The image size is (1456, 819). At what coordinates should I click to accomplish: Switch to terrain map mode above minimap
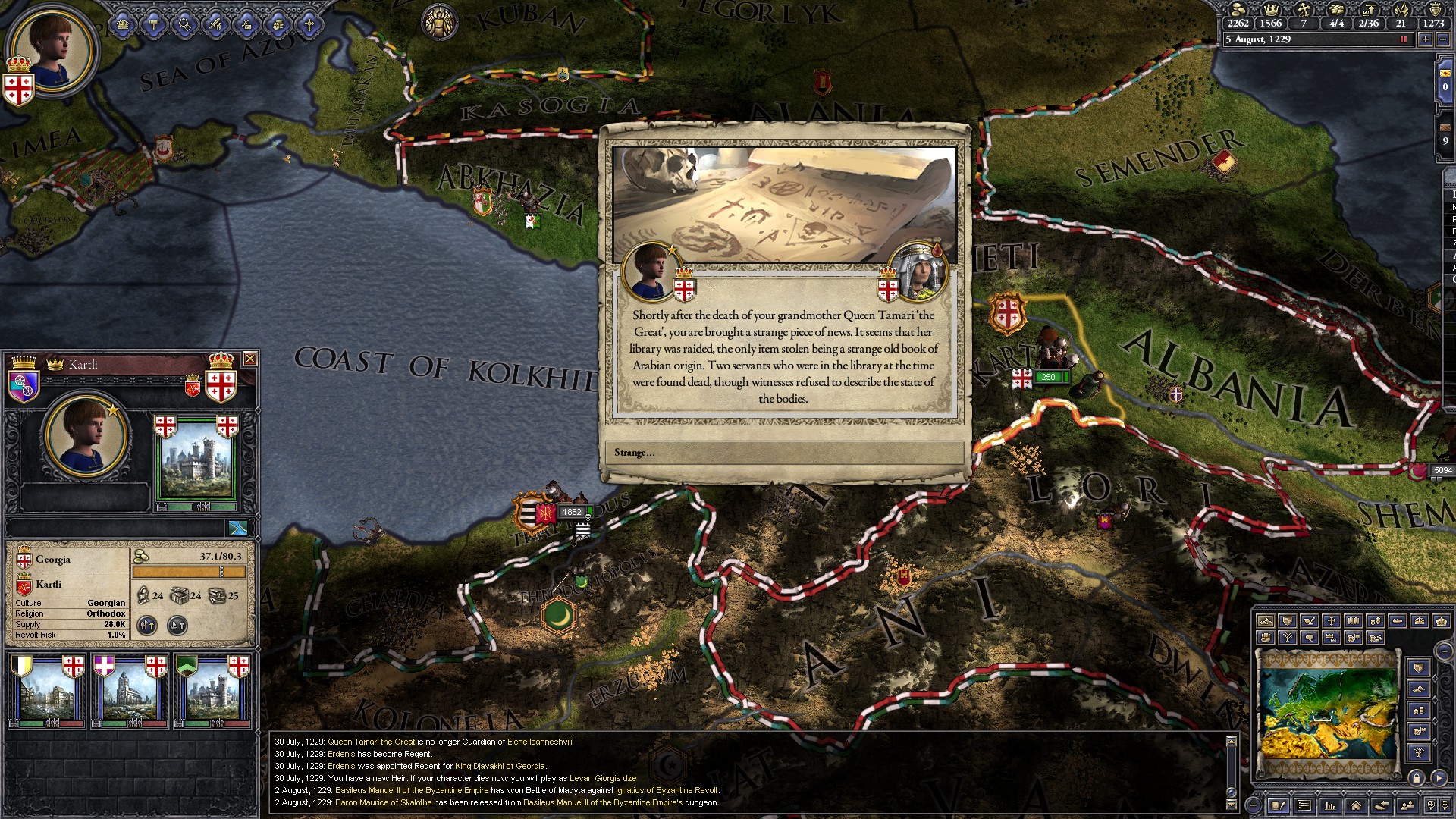point(1265,621)
